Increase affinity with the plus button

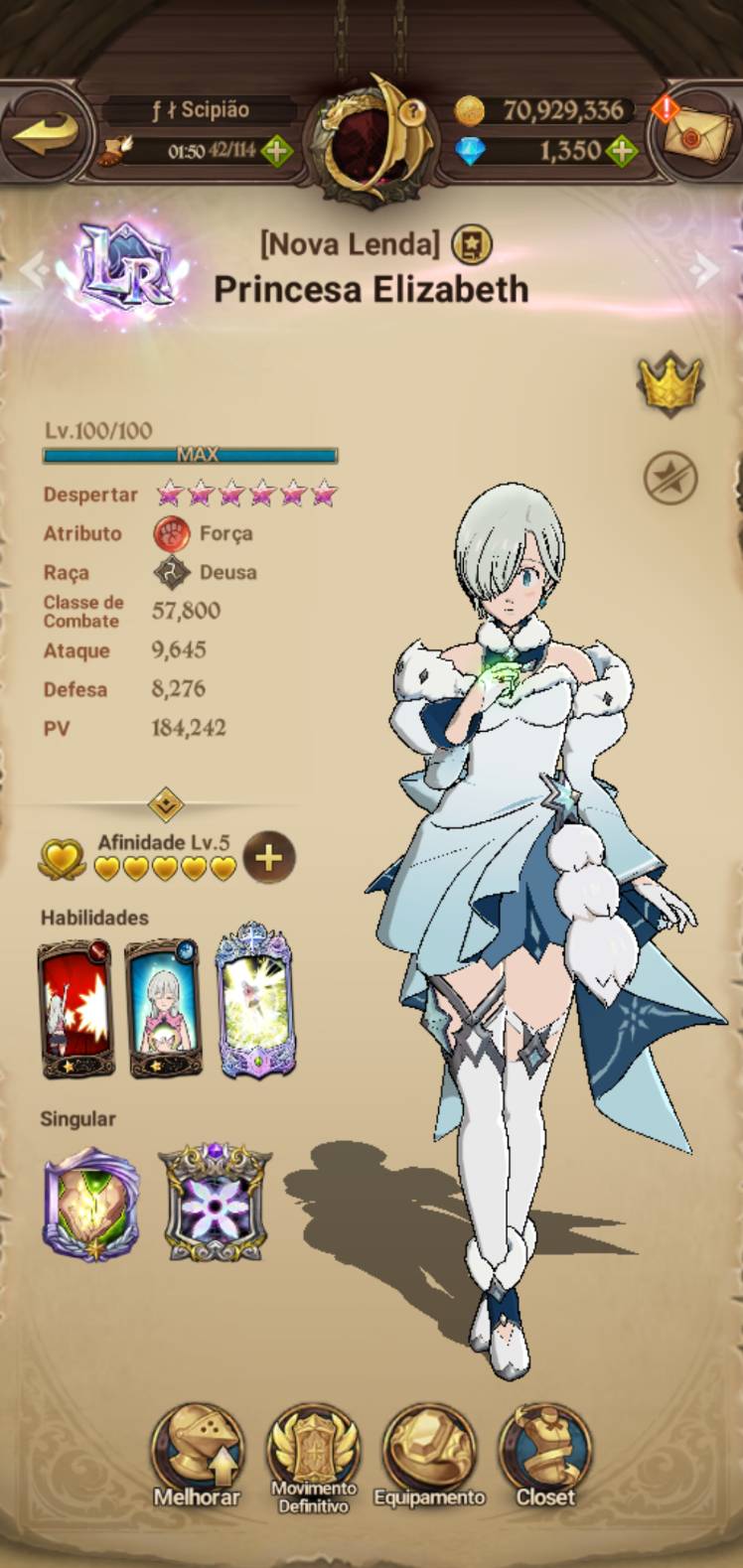pos(268,857)
